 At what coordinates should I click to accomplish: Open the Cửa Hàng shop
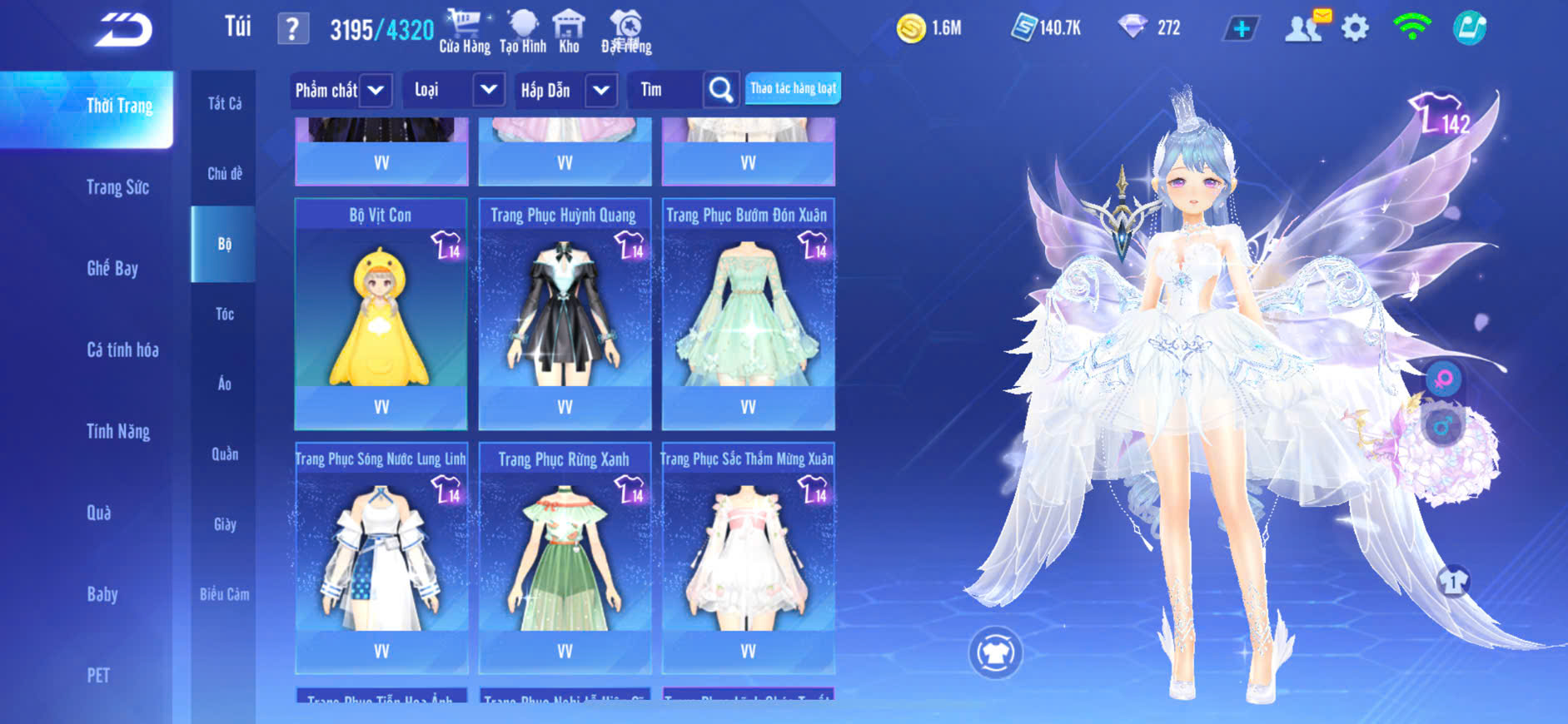click(465, 32)
